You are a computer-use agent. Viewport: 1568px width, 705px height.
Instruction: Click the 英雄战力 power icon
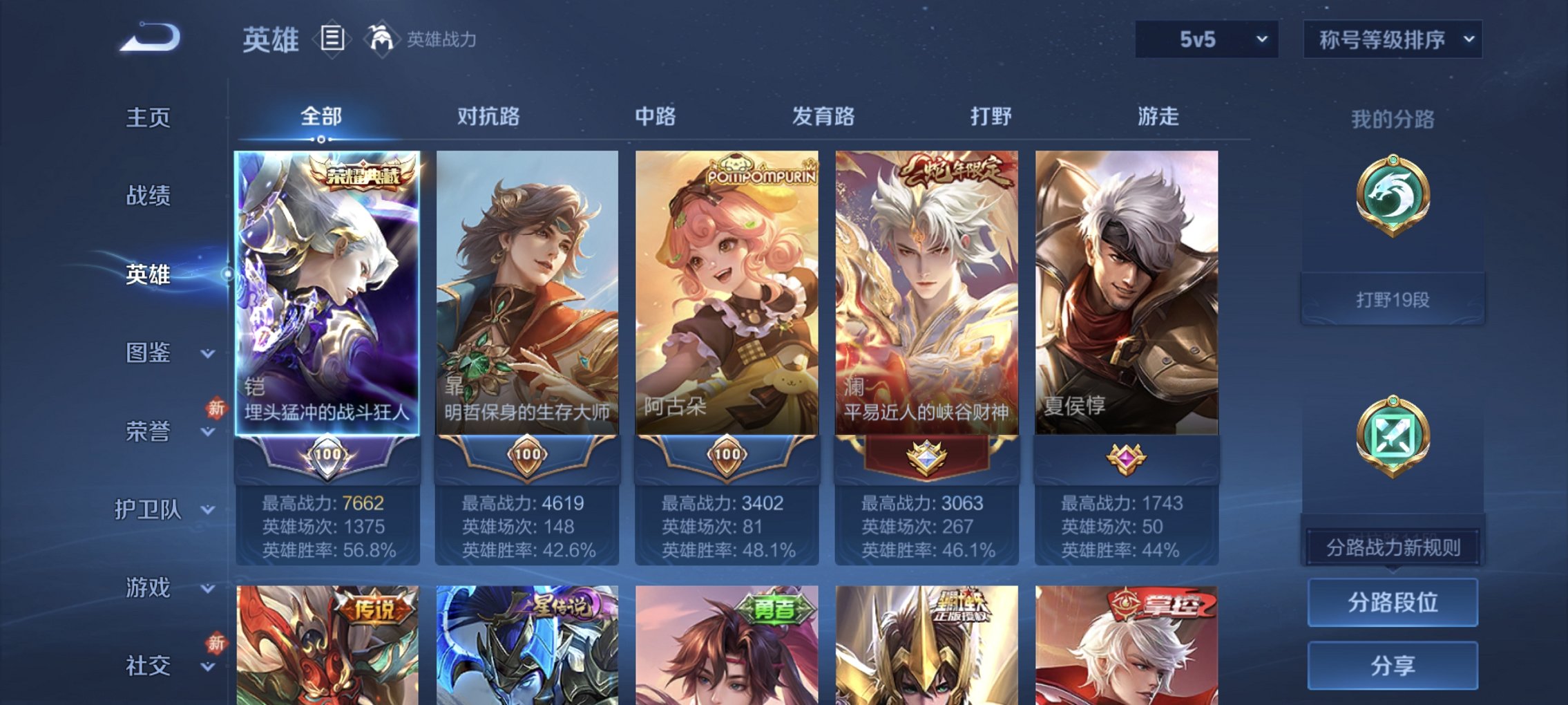(x=382, y=38)
